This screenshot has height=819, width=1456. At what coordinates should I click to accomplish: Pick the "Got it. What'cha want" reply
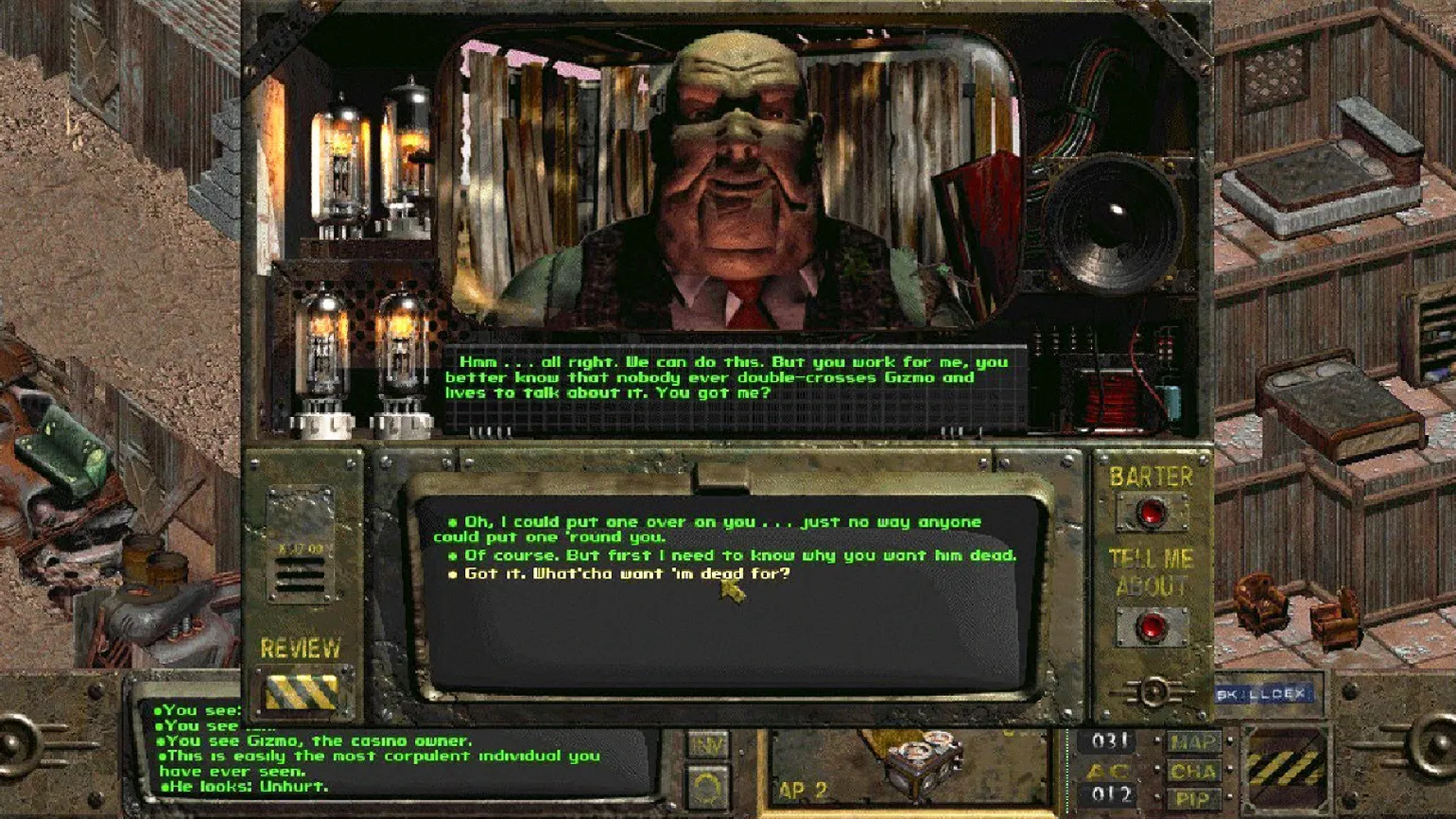click(x=626, y=573)
